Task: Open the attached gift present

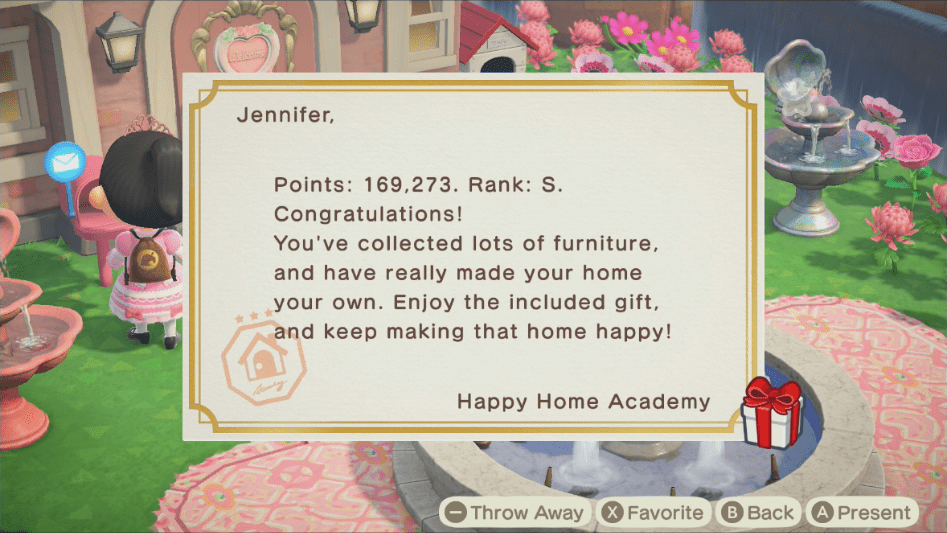Action: (771, 412)
